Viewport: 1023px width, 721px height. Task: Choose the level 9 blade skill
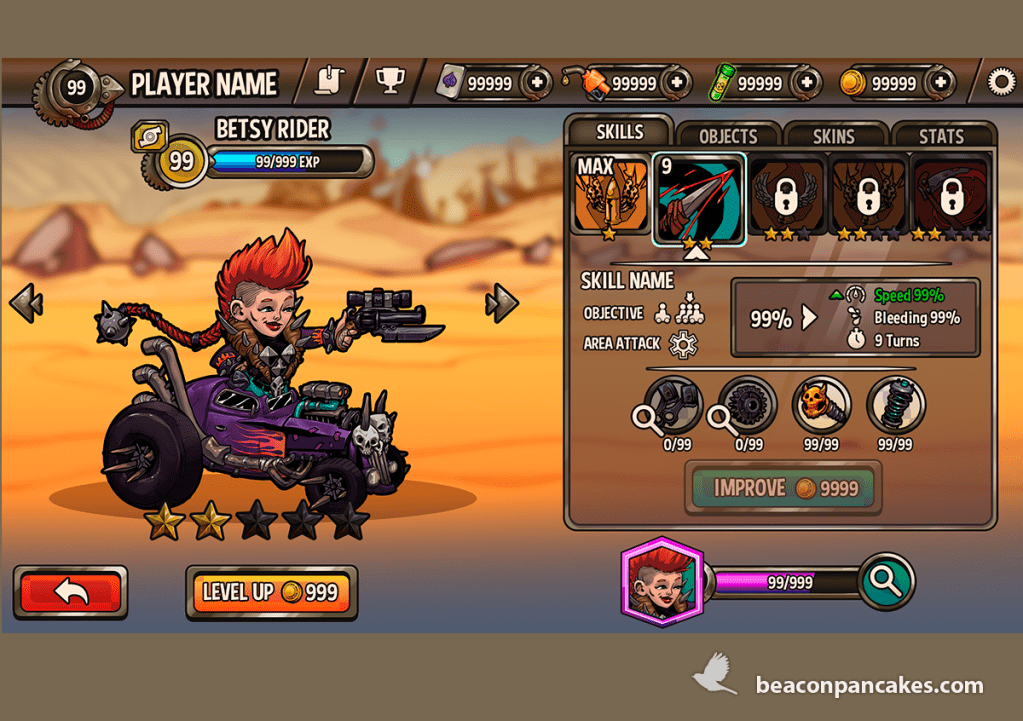pyautogui.click(x=698, y=197)
